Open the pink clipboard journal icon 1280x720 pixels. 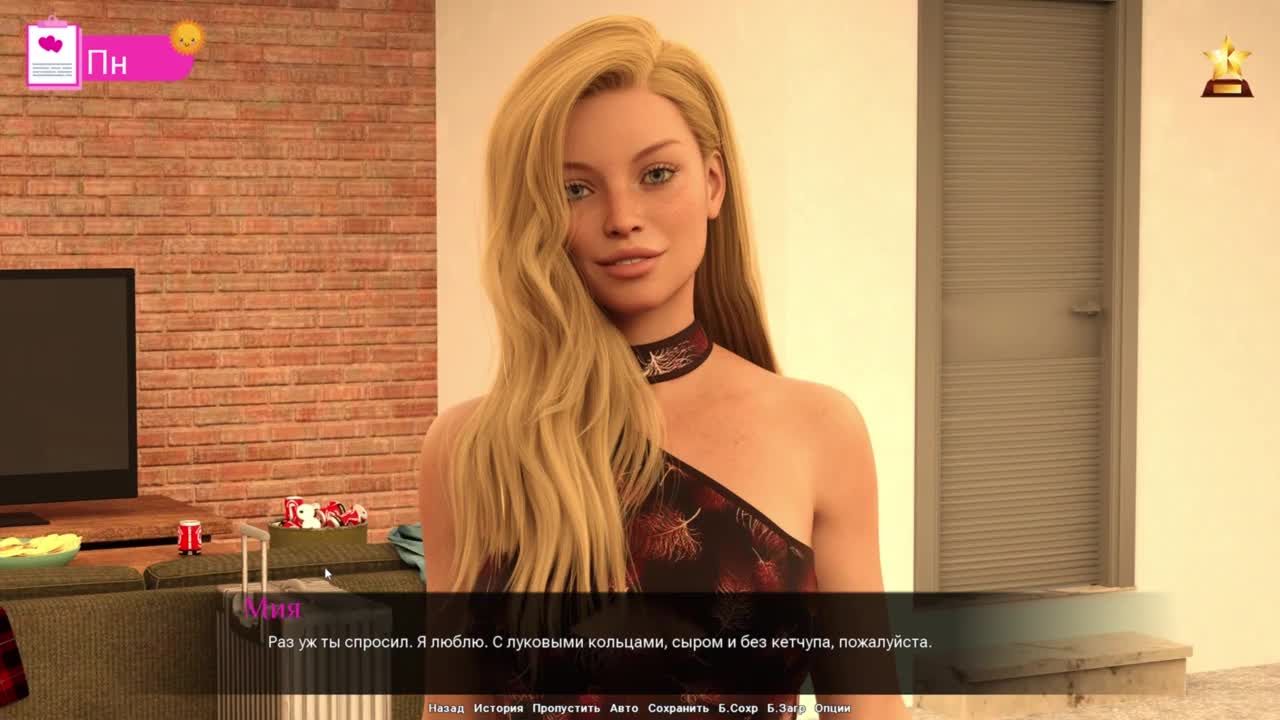(53, 54)
